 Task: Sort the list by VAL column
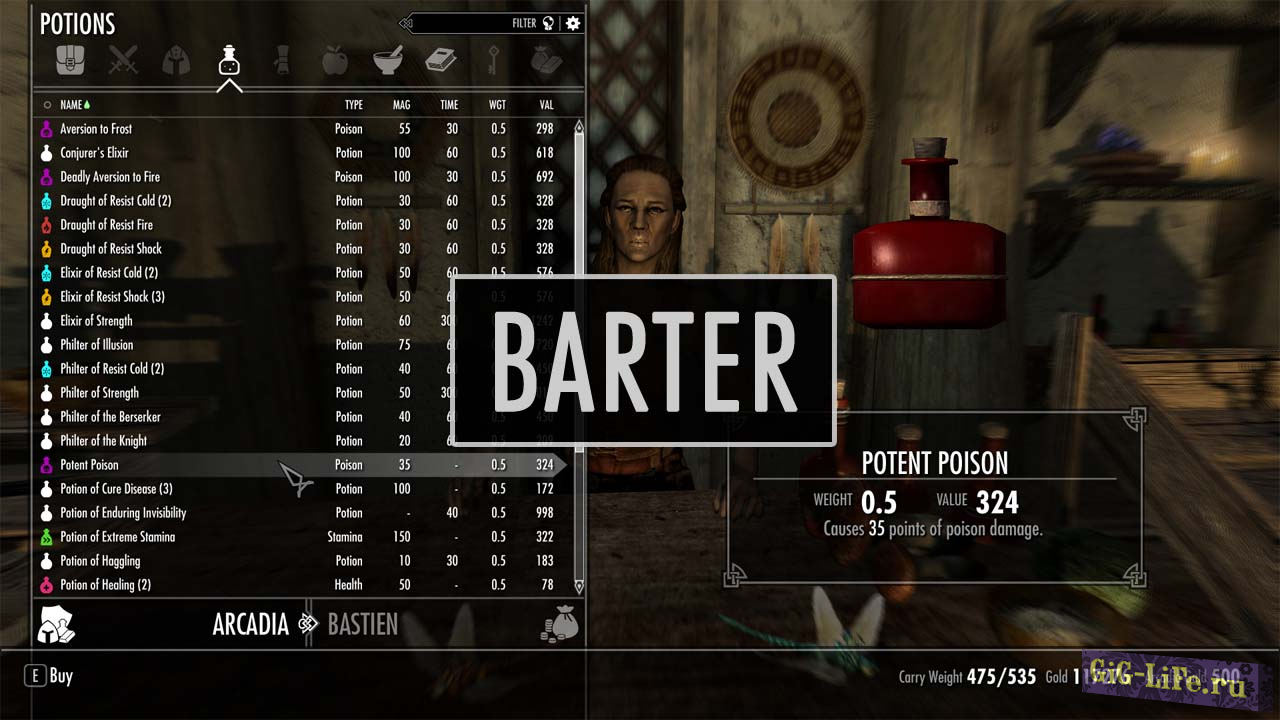(546, 105)
